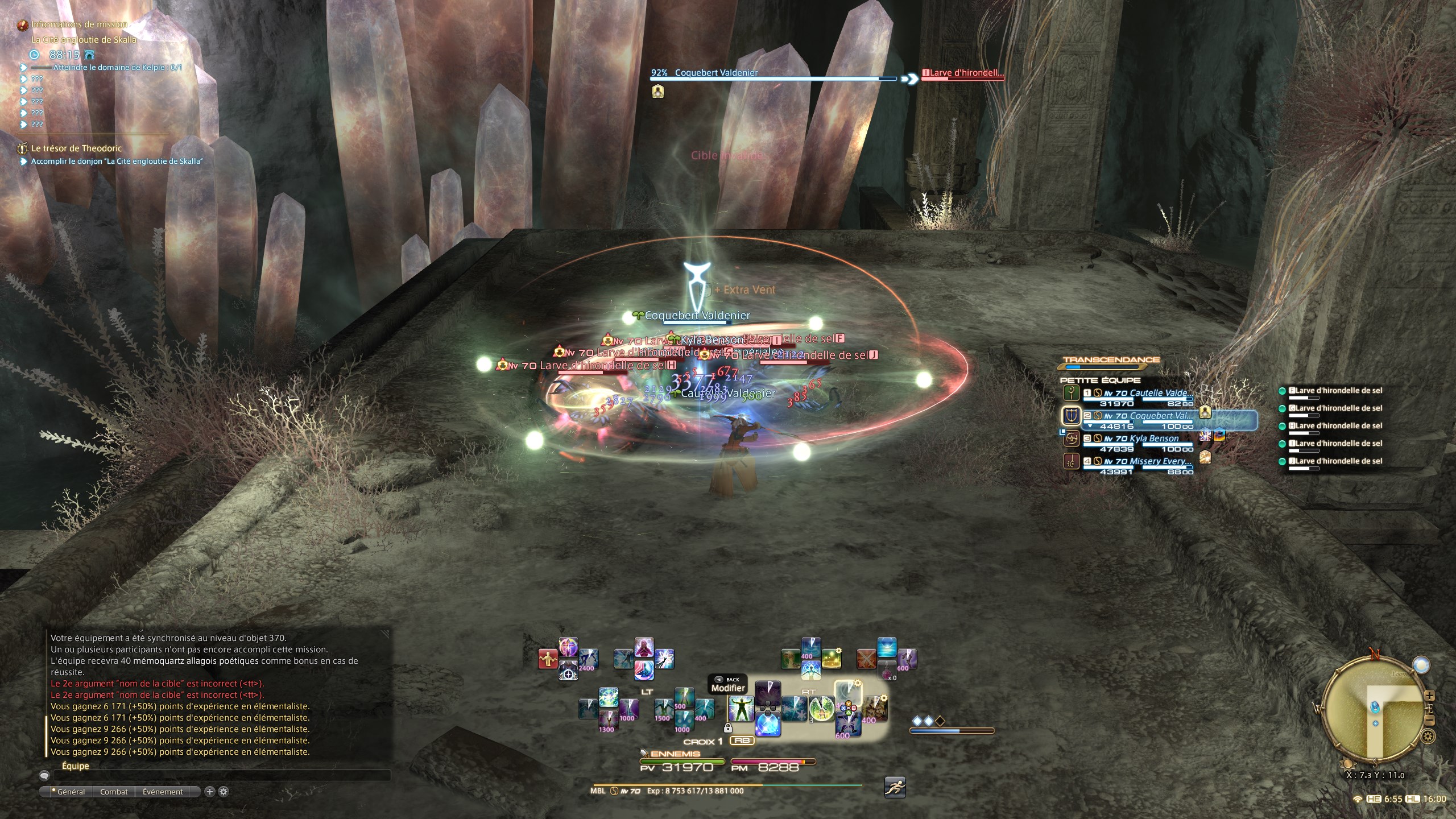Add a new chat tab with plus button

pyautogui.click(x=209, y=792)
